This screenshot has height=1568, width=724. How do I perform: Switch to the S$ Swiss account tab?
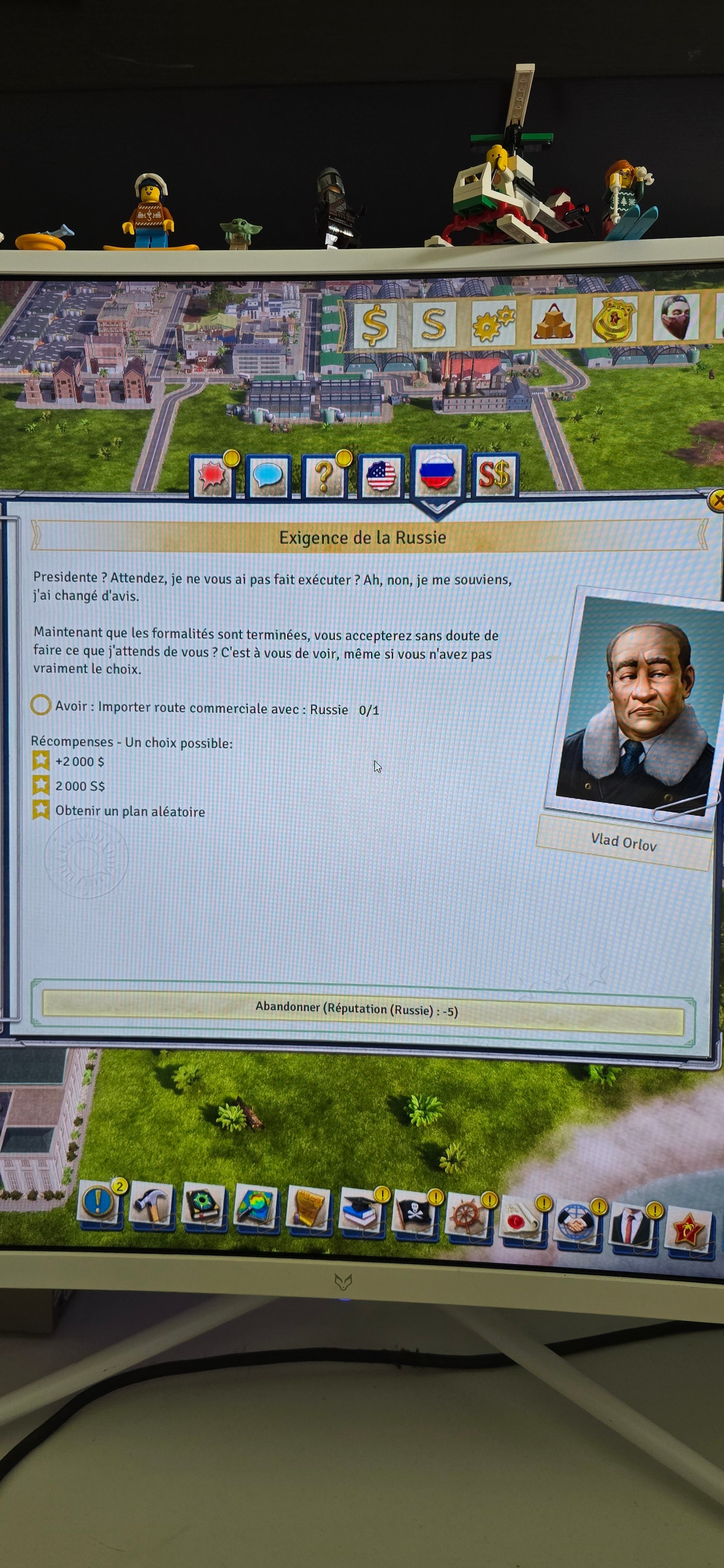coord(494,475)
